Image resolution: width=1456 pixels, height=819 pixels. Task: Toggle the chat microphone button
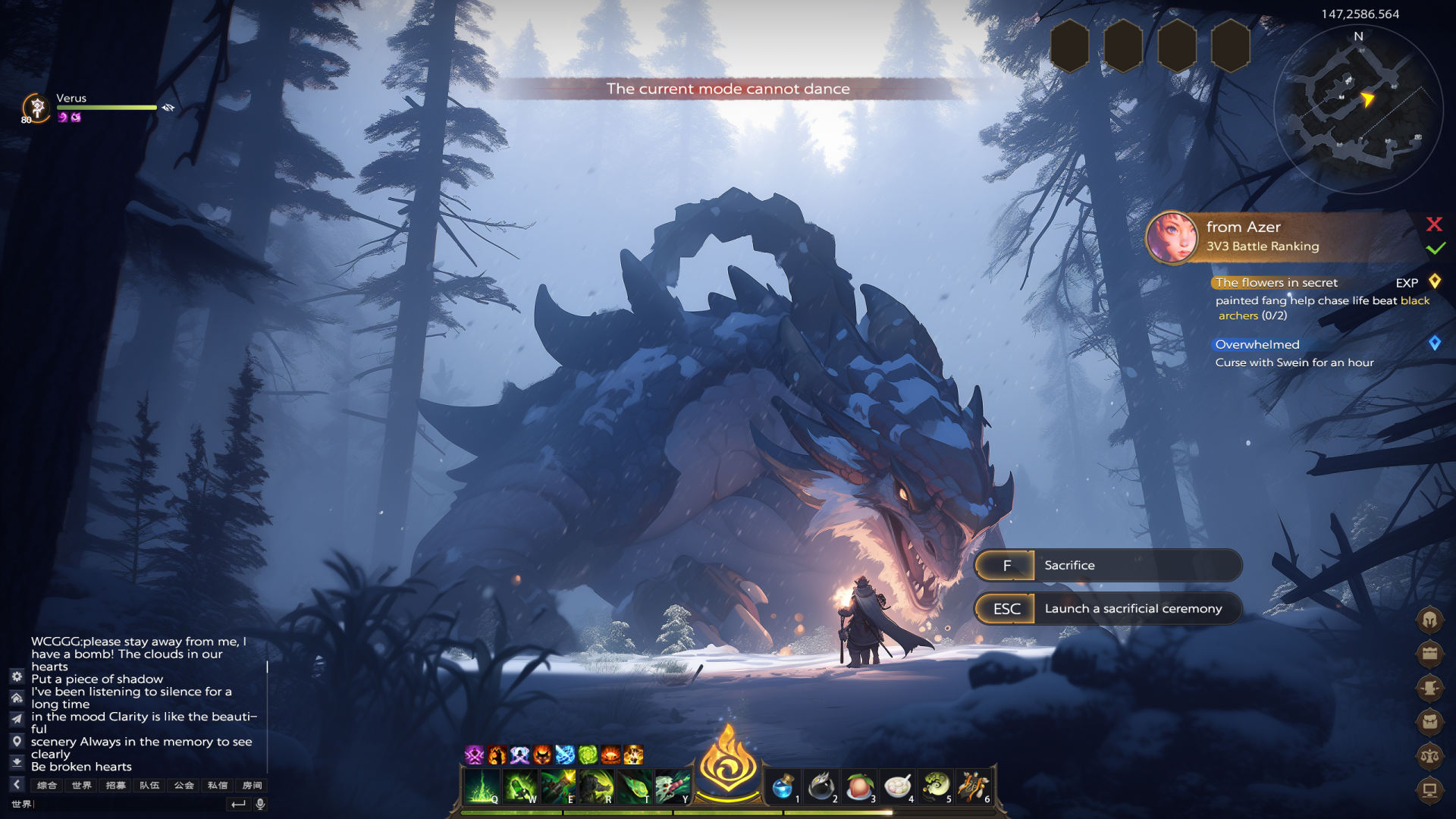coord(260,804)
